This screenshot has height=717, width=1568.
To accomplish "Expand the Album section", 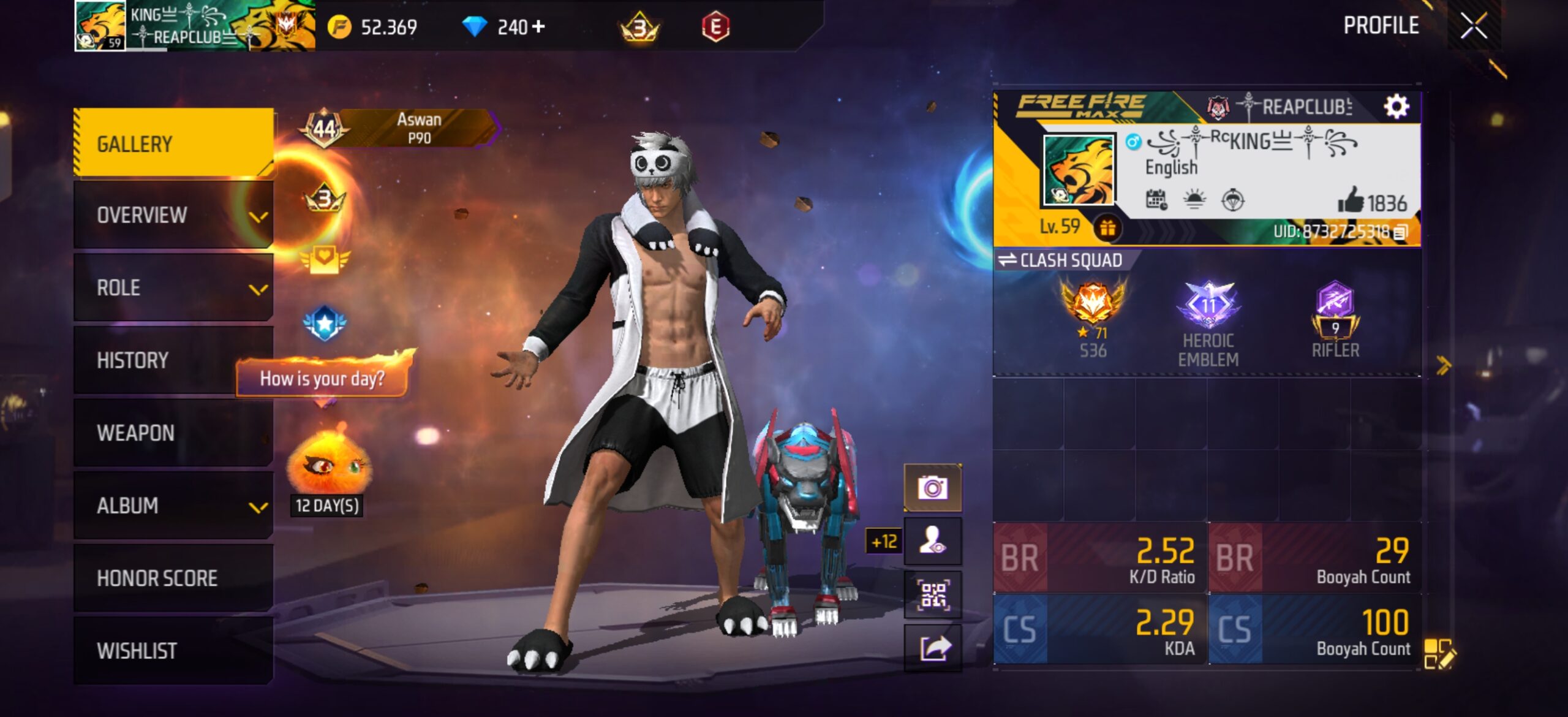I will pos(173,506).
